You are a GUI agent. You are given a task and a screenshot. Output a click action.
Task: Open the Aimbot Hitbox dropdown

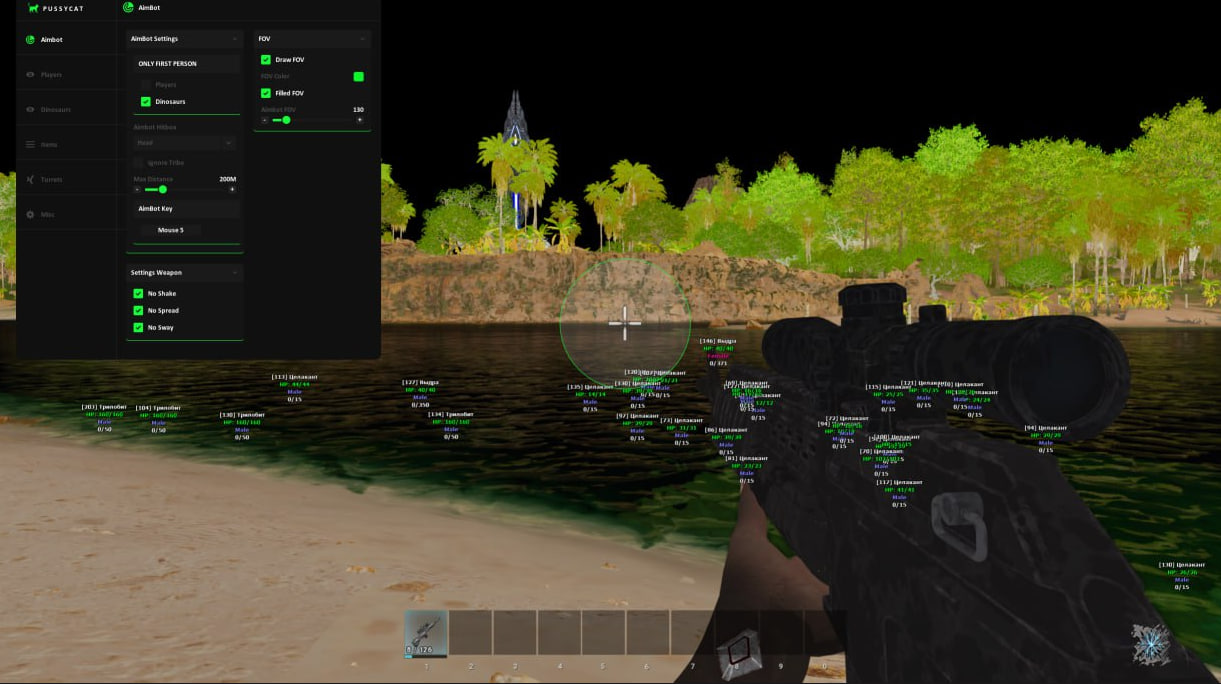coord(184,143)
